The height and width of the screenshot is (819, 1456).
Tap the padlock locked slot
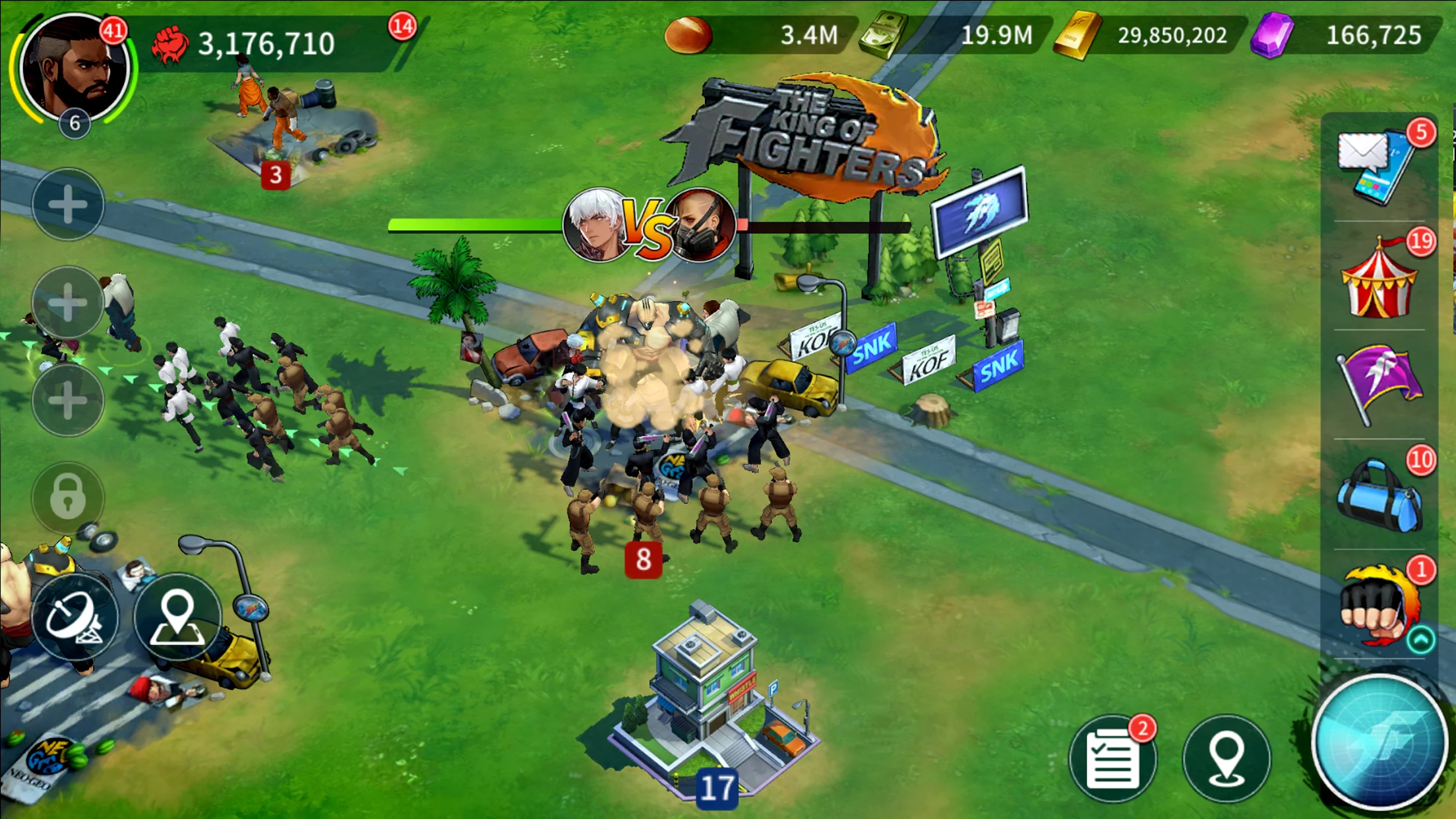(68, 496)
